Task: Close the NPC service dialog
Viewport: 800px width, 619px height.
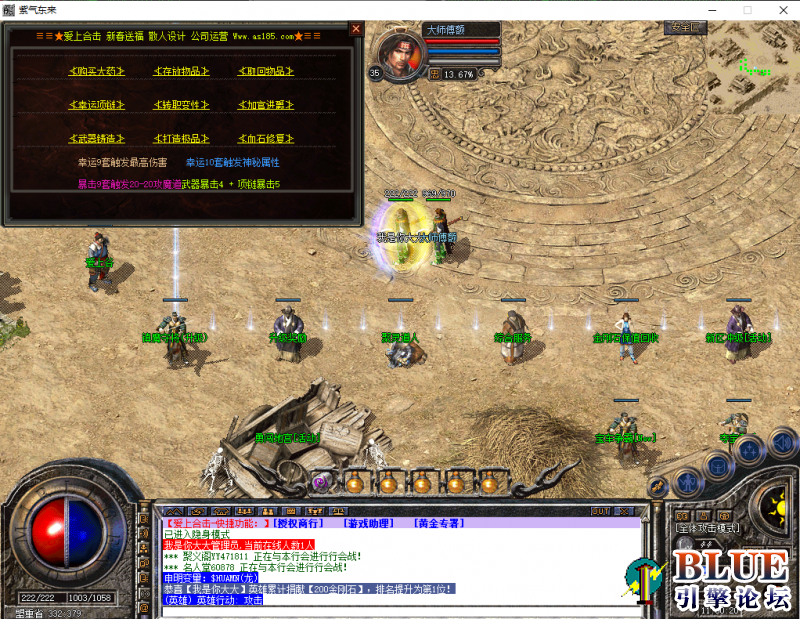Action: click(x=355, y=29)
